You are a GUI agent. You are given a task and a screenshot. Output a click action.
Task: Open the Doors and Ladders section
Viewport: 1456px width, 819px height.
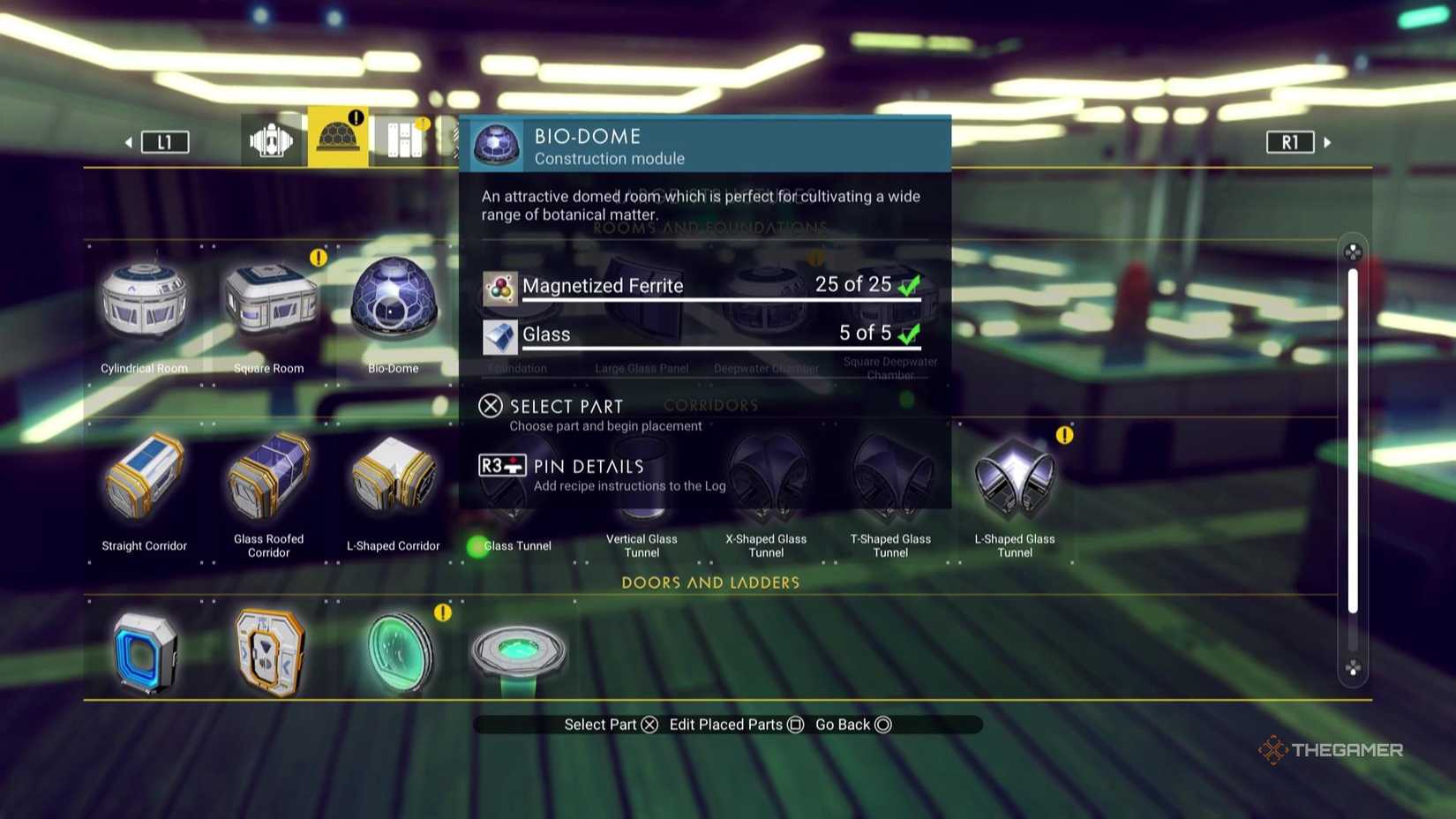point(710,582)
